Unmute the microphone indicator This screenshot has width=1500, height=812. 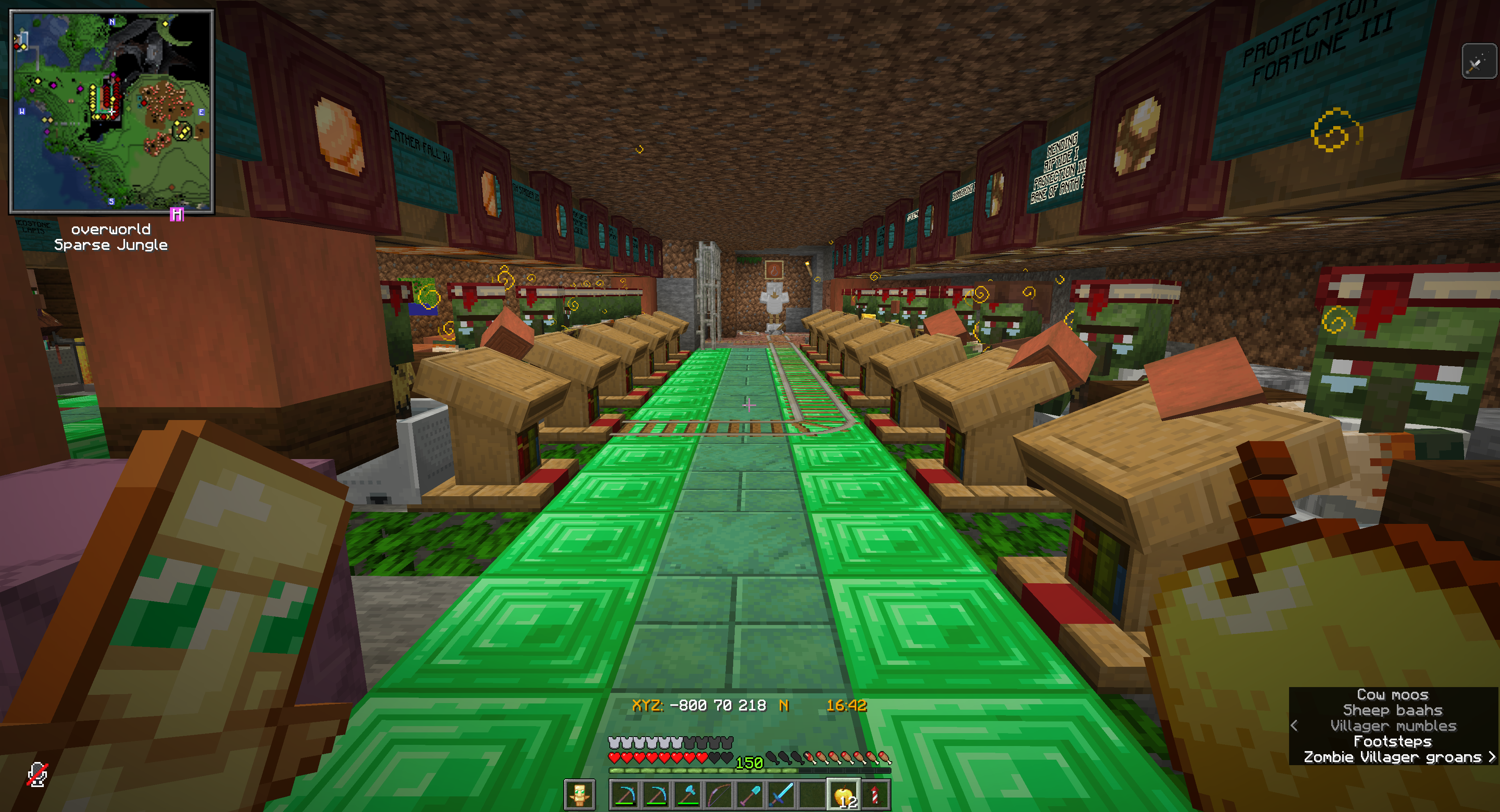38,774
